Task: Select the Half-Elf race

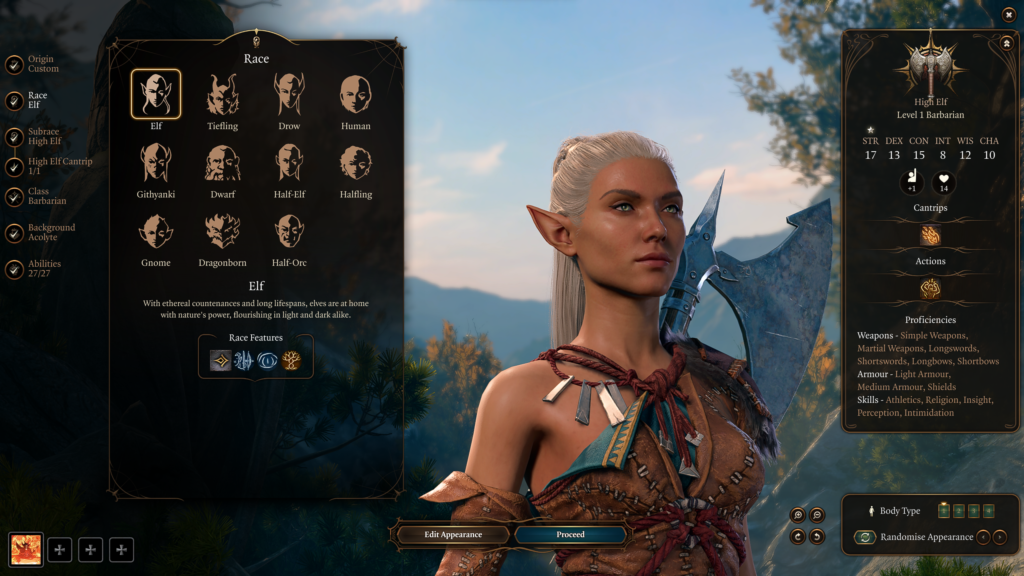Action: (289, 163)
